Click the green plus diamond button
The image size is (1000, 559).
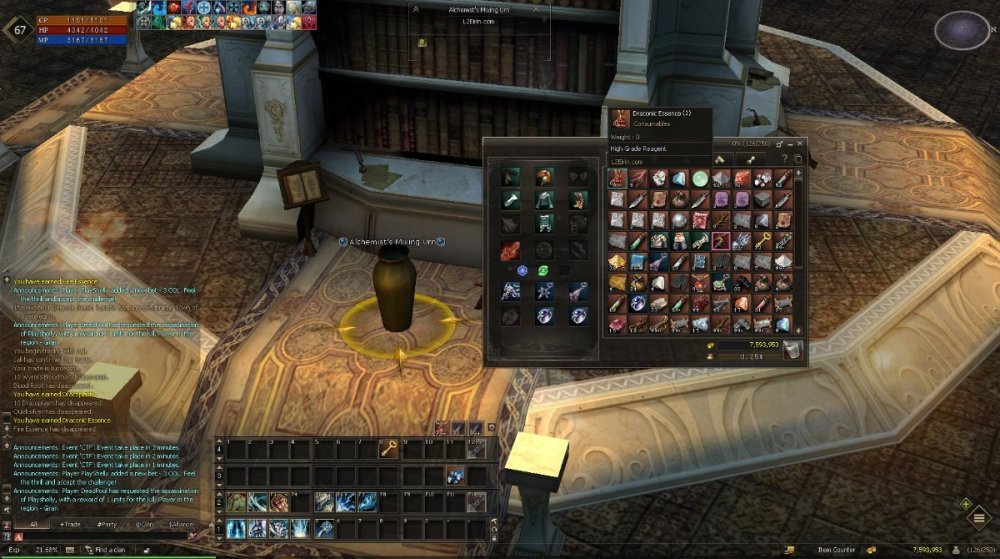(966, 504)
